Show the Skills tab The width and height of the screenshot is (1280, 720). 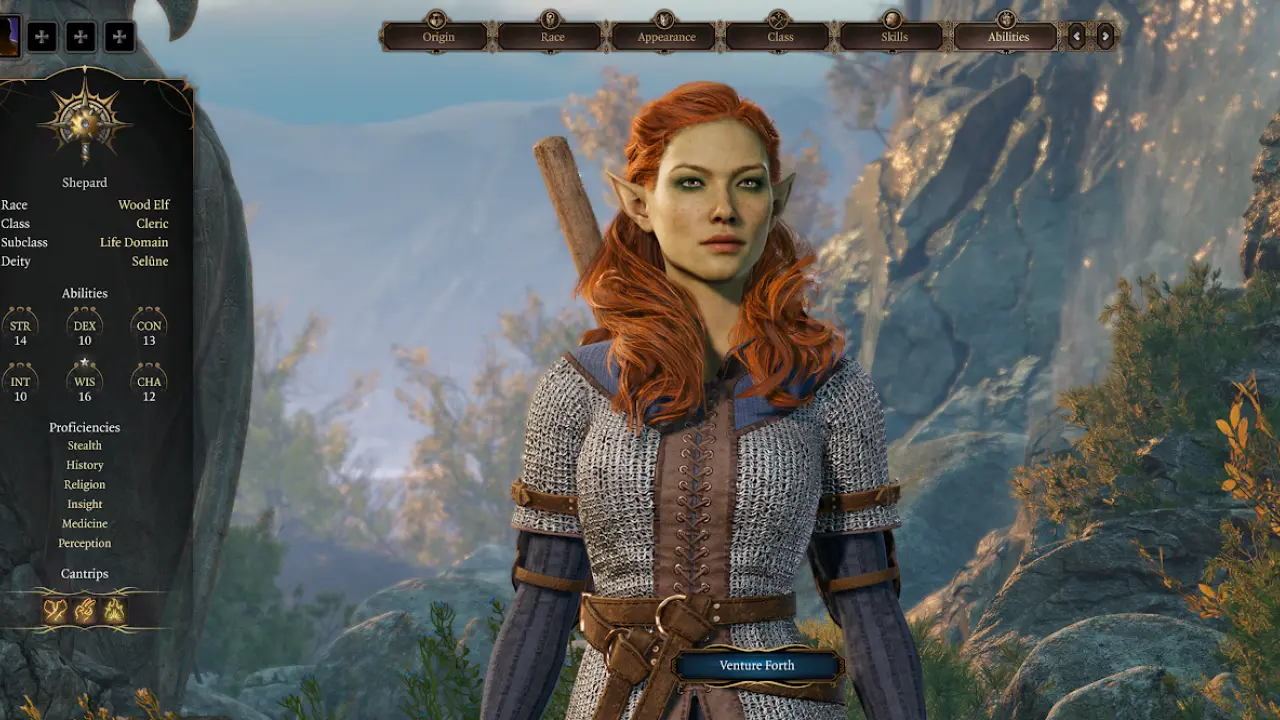894,37
